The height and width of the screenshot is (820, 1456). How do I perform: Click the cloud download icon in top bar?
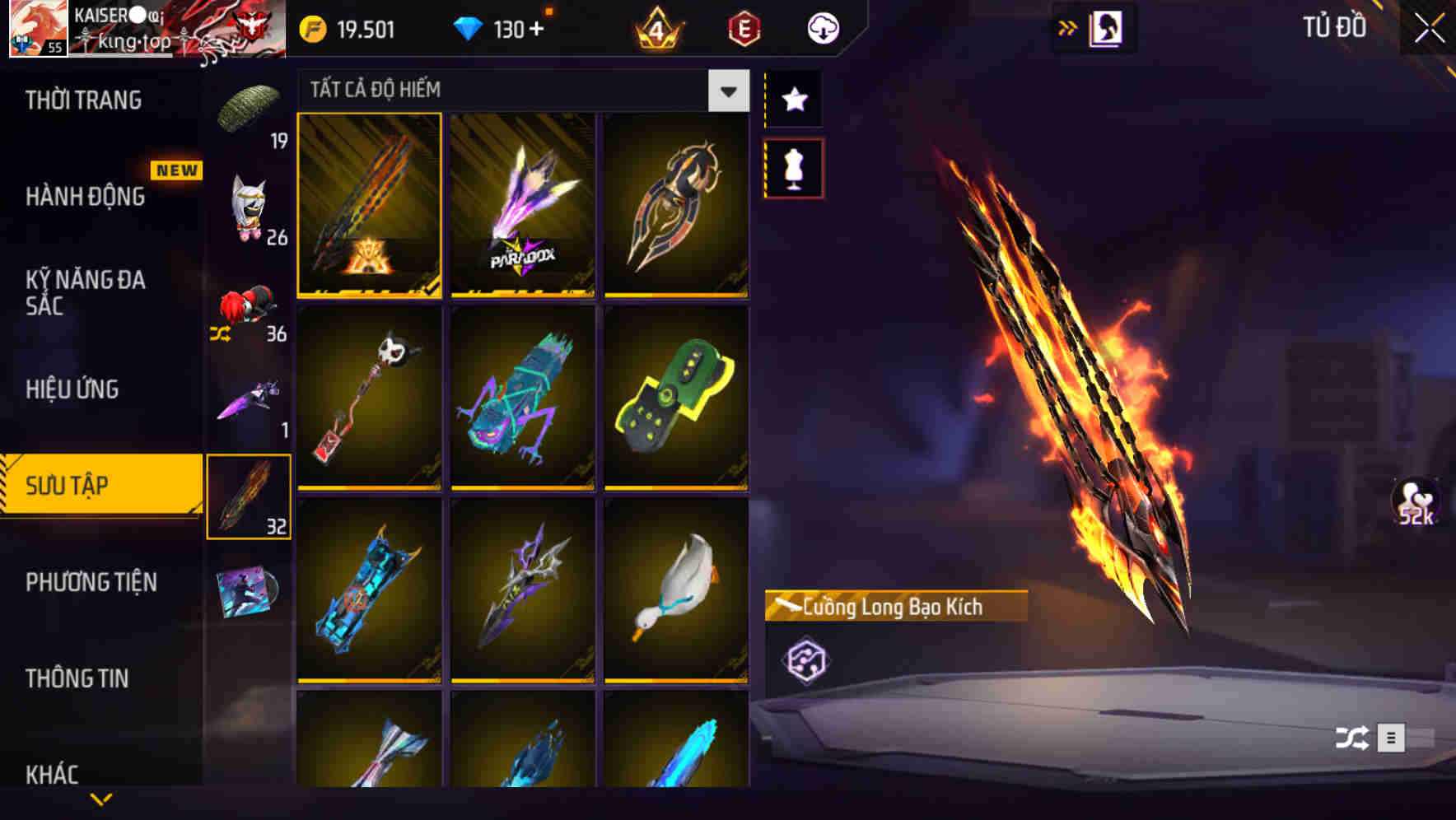[x=822, y=27]
